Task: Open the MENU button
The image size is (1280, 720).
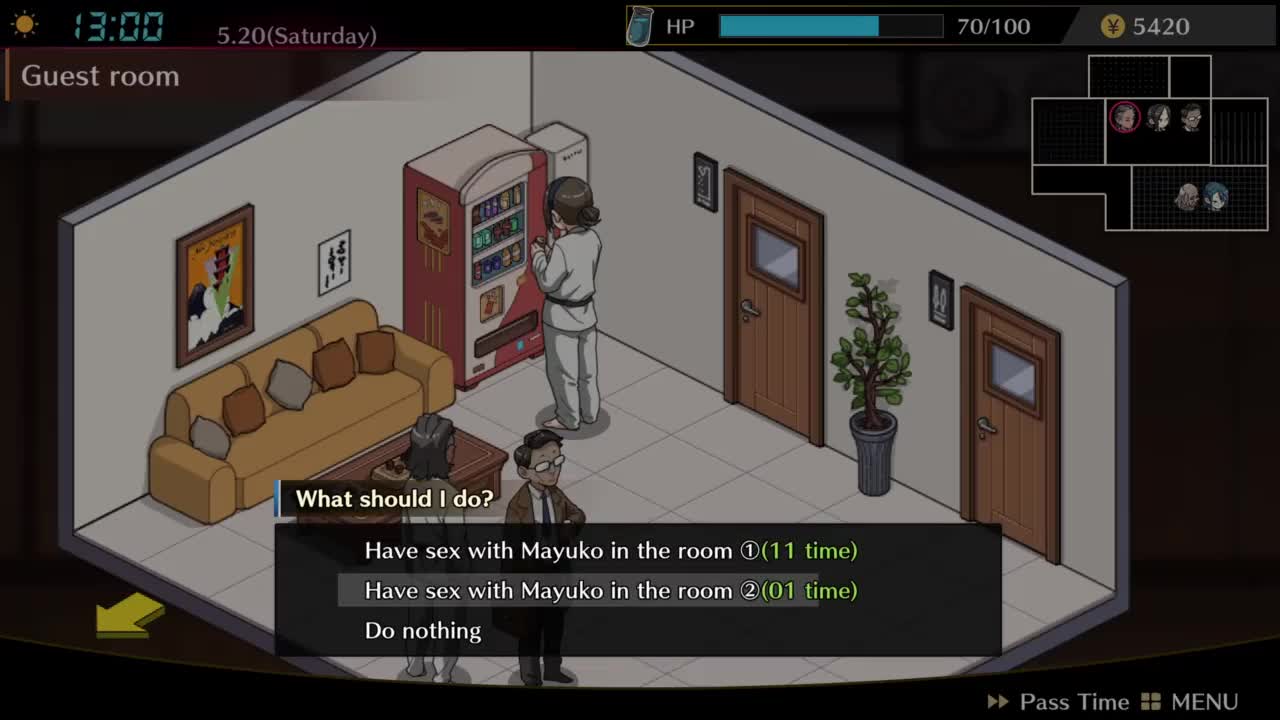Action: click(x=1190, y=702)
